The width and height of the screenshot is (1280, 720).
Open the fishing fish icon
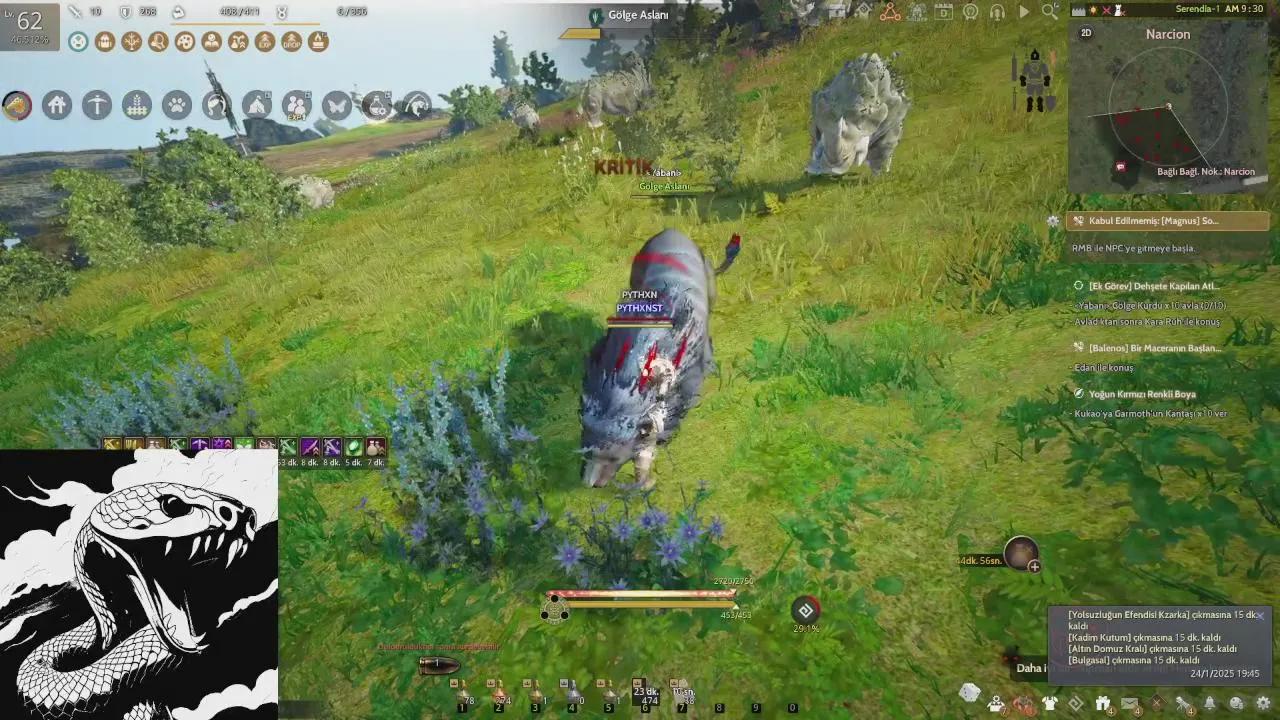[x=417, y=105]
